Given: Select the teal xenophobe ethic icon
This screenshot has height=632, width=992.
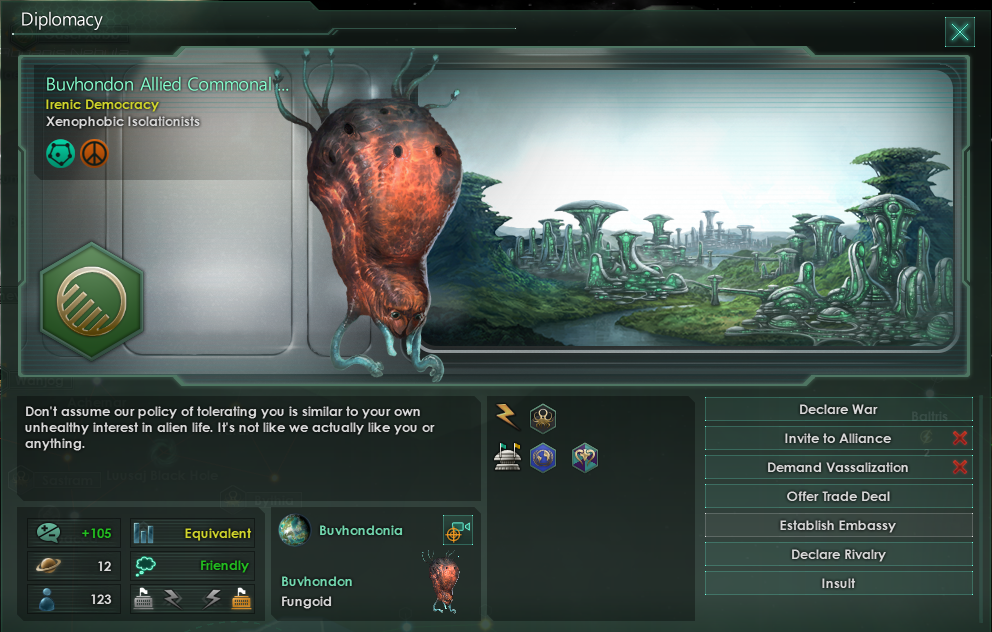Looking at the screenshot, I should (60, 153).
